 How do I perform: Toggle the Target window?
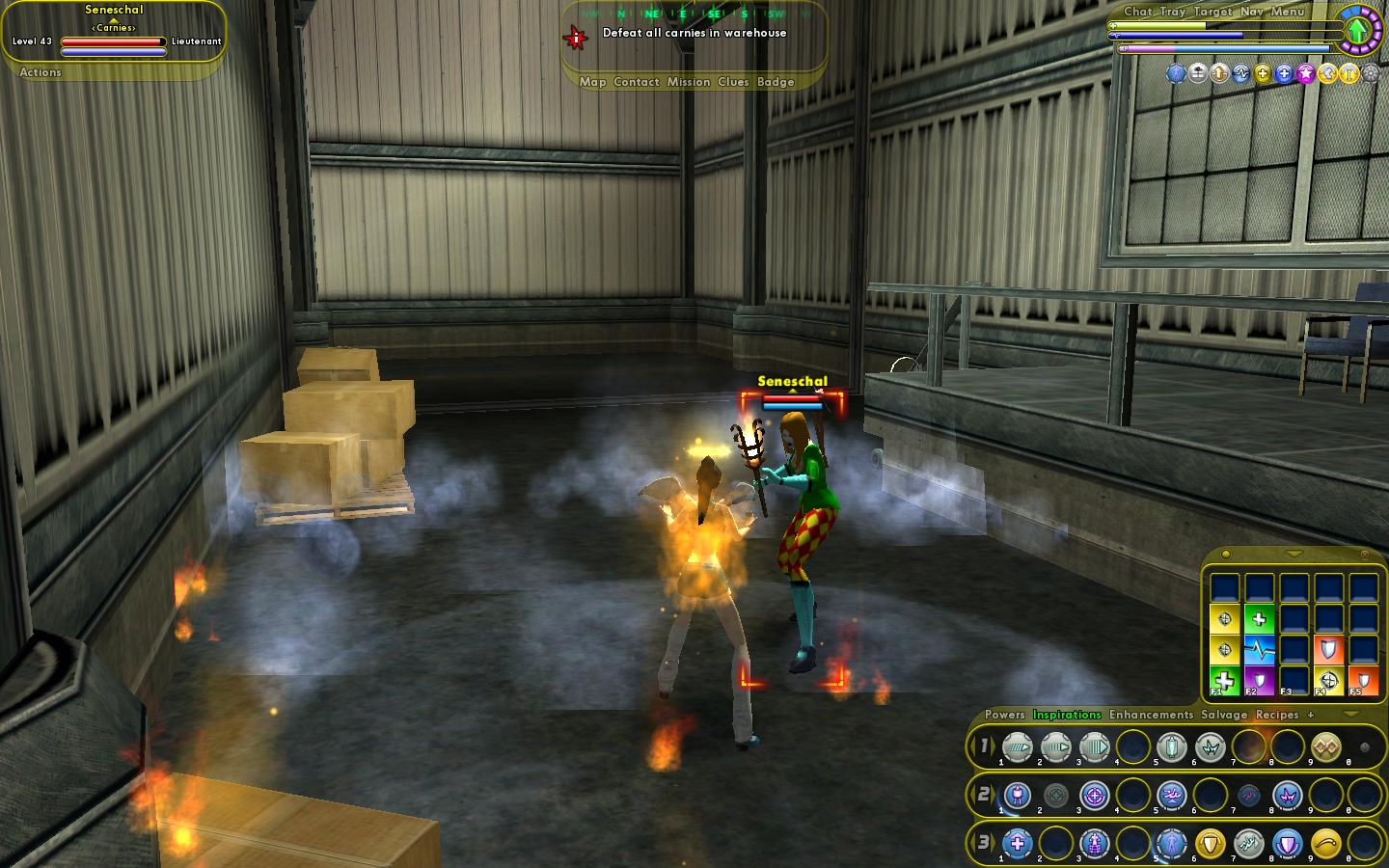pos(1212,12)
